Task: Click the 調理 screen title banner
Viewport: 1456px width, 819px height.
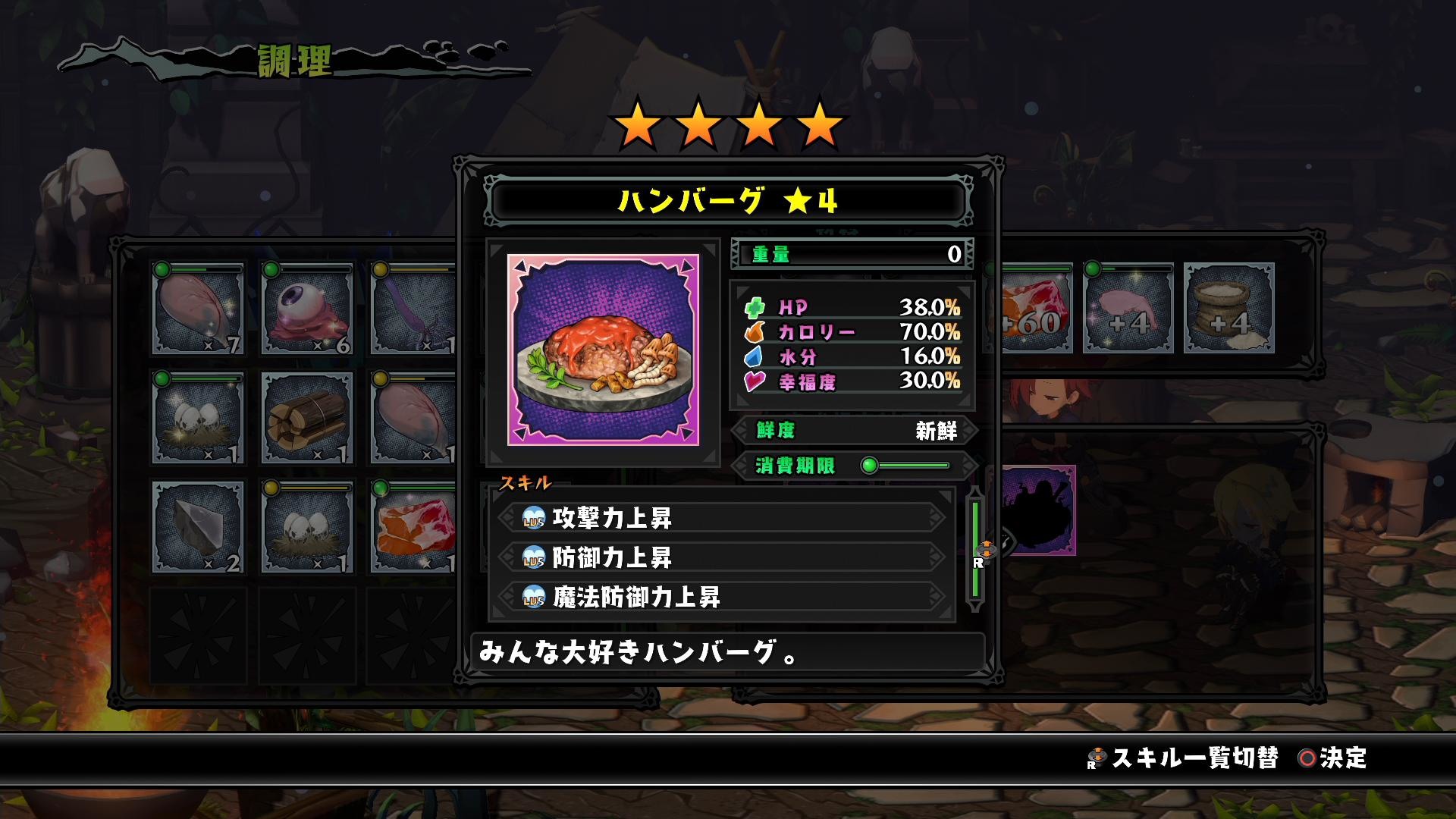Action: pos(294,59)
